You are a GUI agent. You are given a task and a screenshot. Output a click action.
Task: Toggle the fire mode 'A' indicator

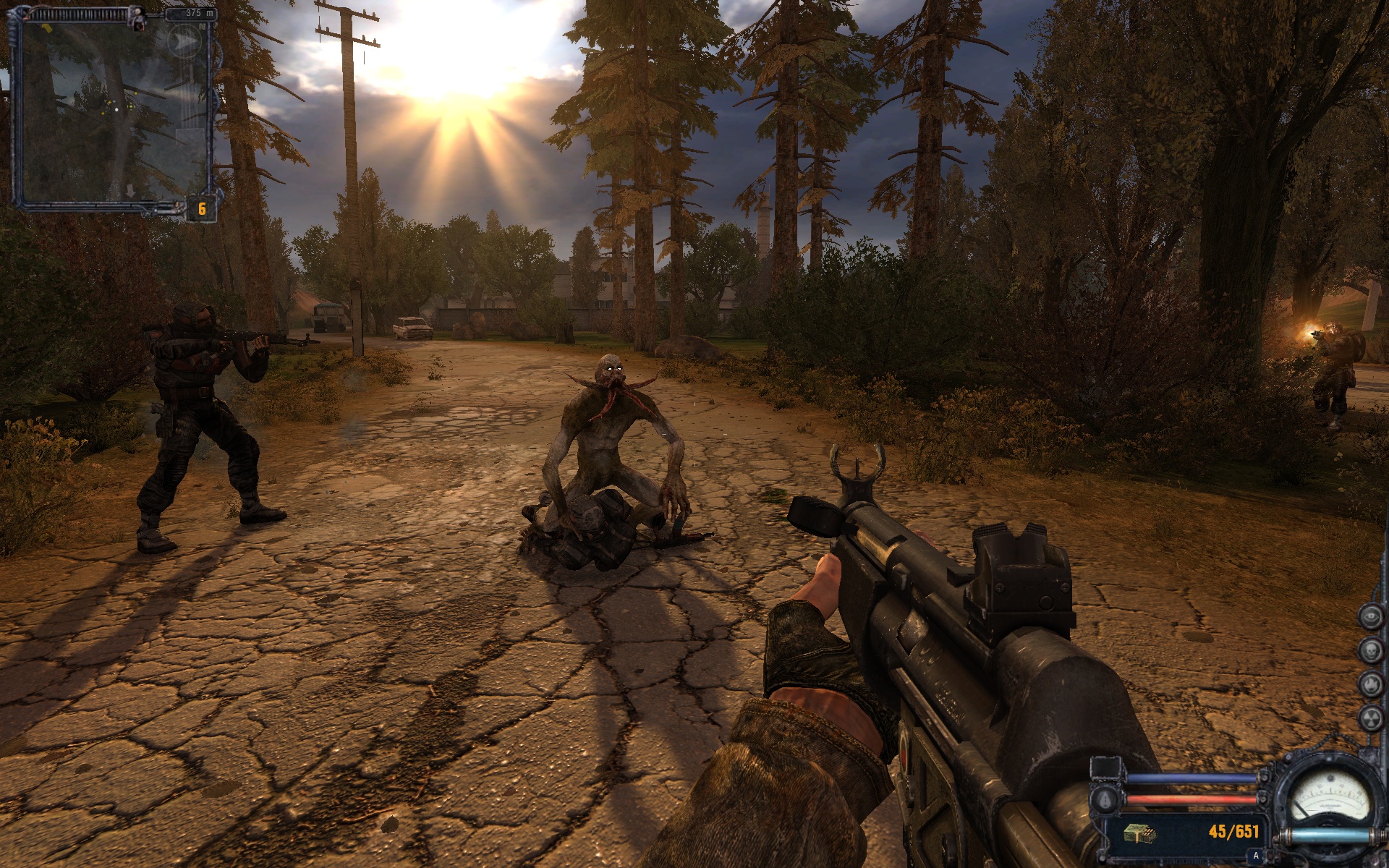point(1256,856)
